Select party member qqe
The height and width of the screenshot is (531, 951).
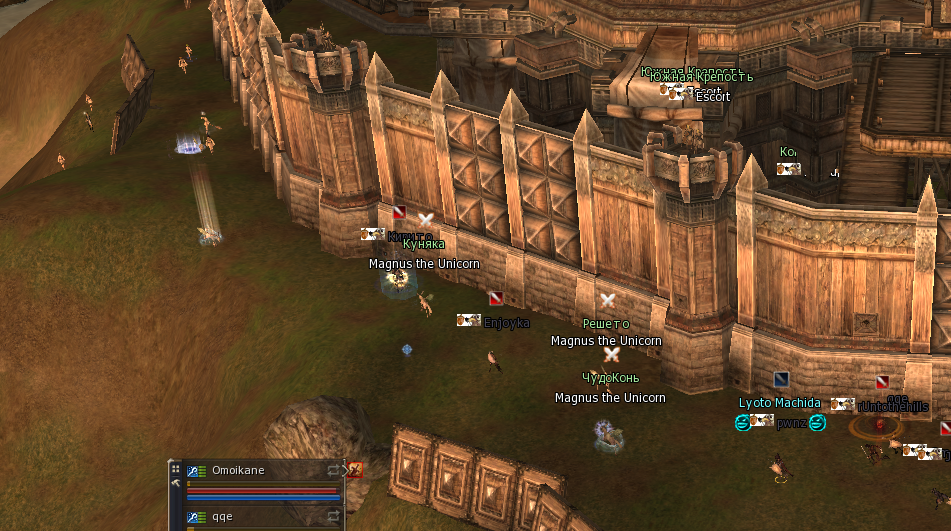(x=222, y=516)
